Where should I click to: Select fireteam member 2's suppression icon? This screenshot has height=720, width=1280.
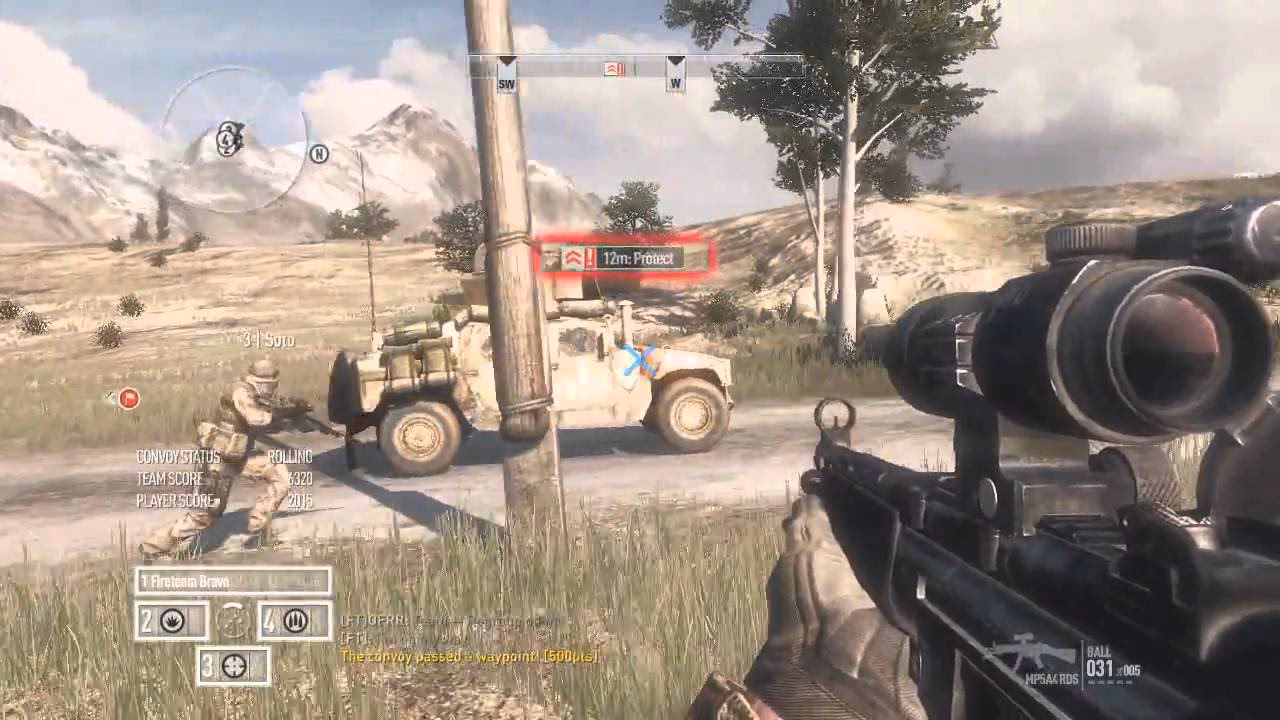pos(172,621)
